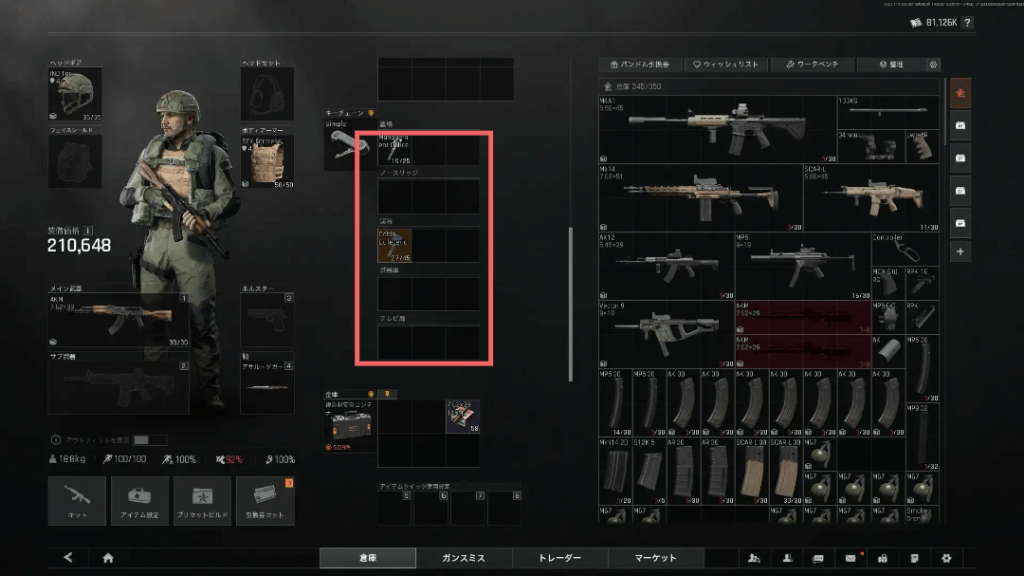Image resolution: width=1024 pixels, height=576 pixels.
Task: Click the バンドル引換券 button
Action: (x=641, y=65)
